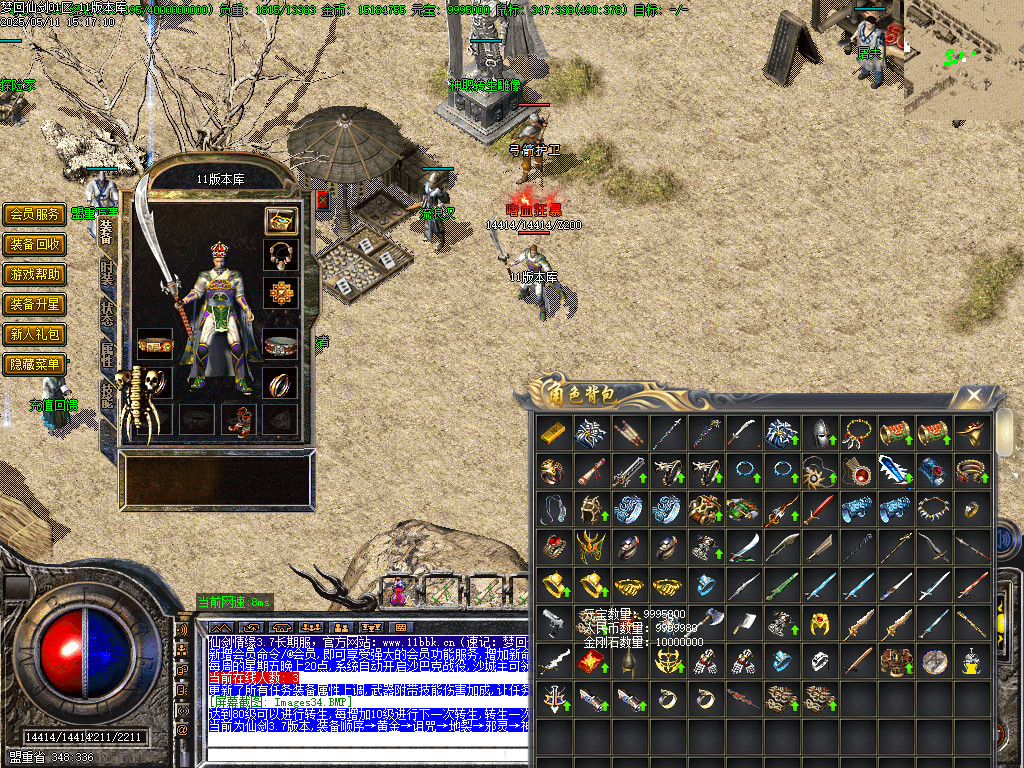Viewport: 1024px width, 768px height.
Task: Select the red book item in the backpack
Action: pyautogui.click(x=591, y=661)
